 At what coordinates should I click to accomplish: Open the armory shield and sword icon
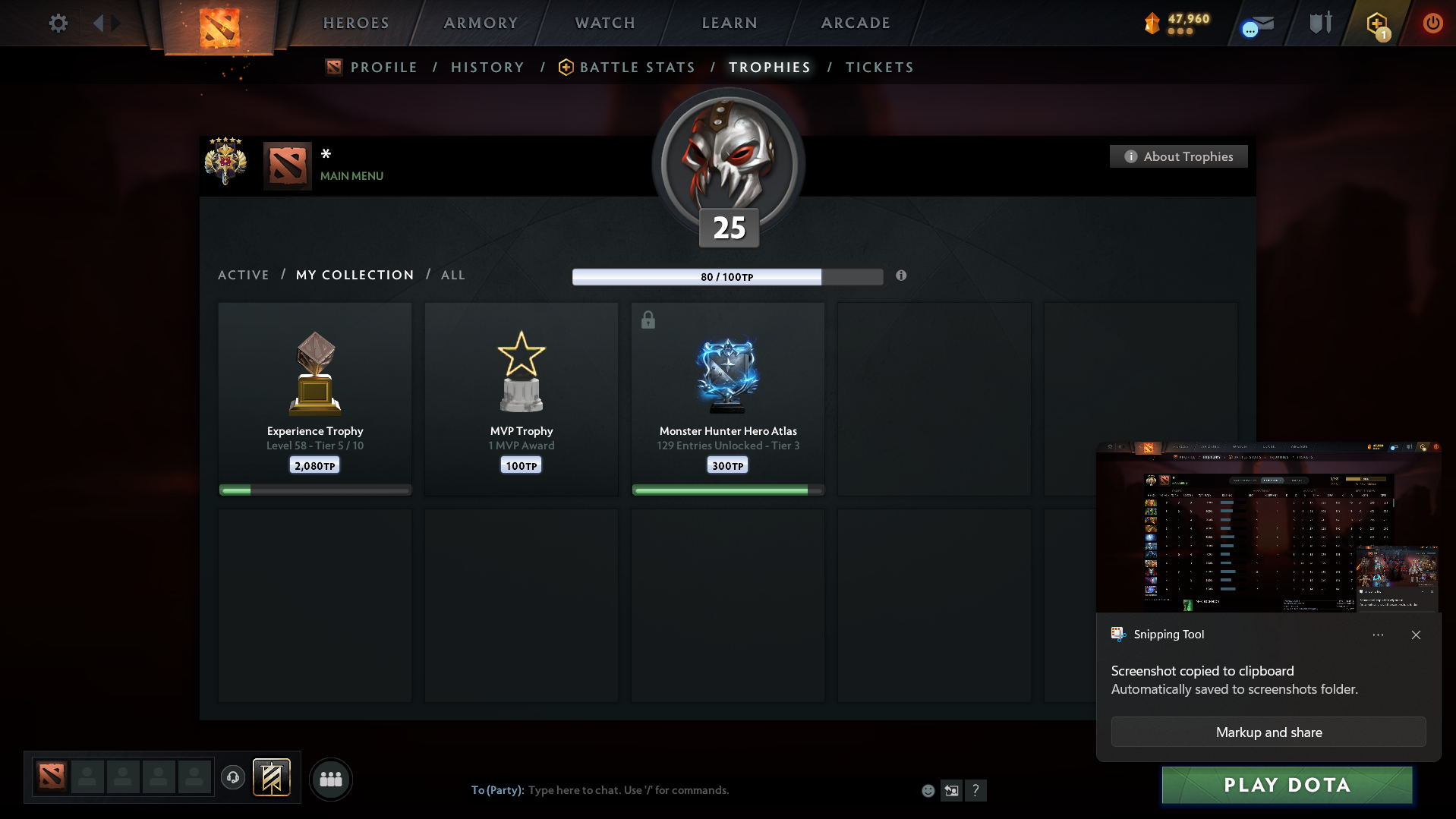pyautogui.click(x=1319, y=23)
